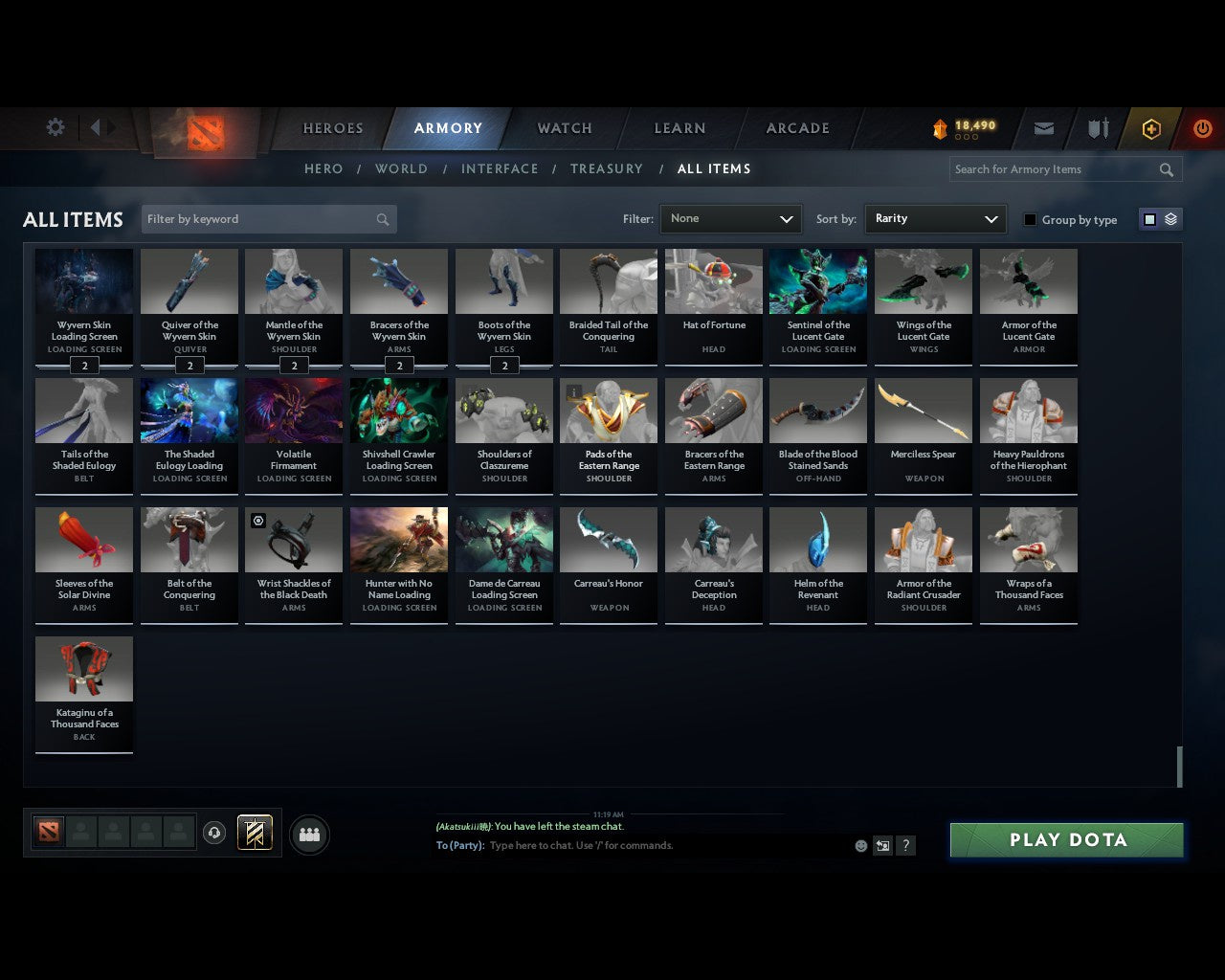Open the emoticon picker in the chat bar
Screen dimensions: 1225x980
[x=860, y=846]
